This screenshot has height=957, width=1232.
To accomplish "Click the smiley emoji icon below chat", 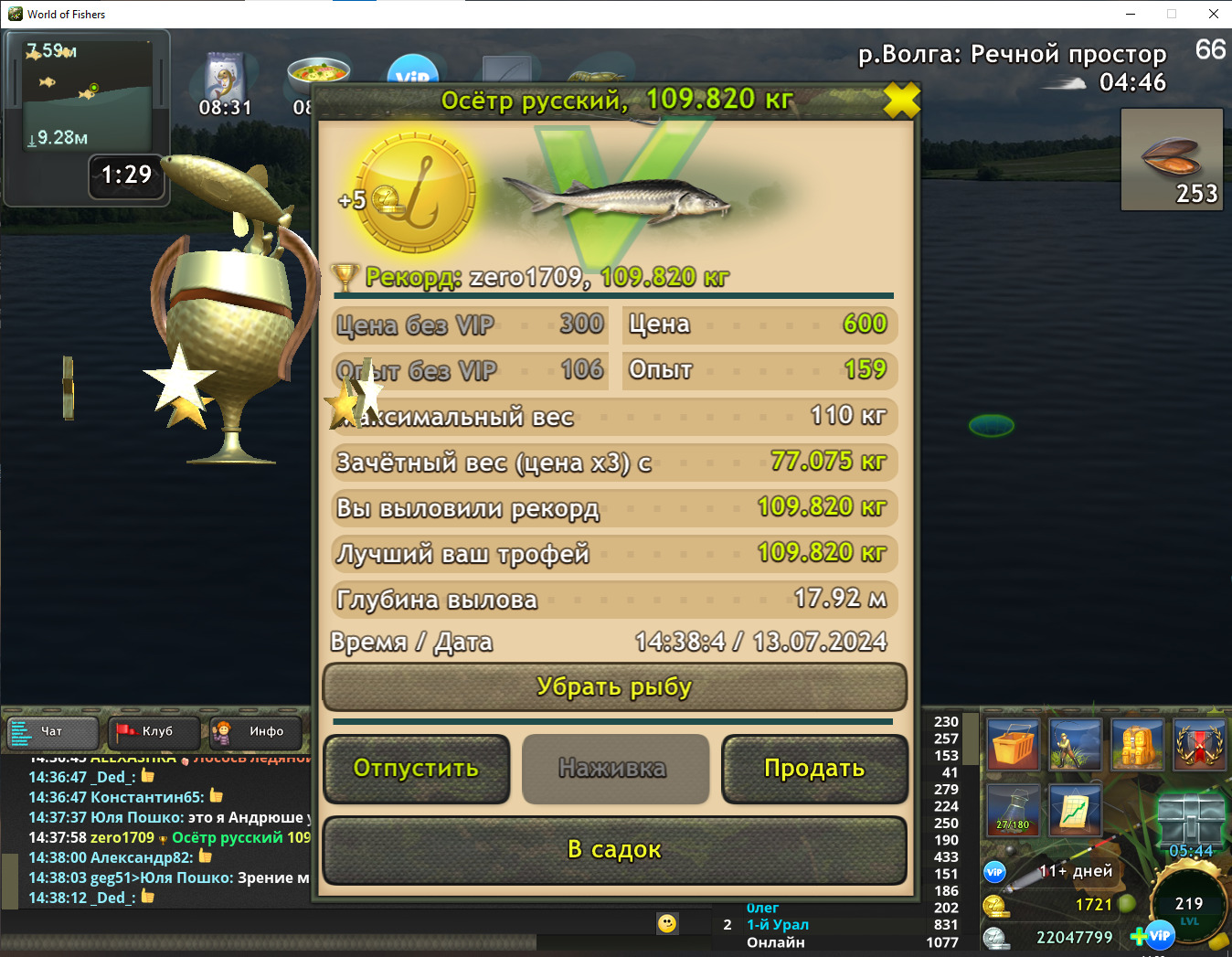I will pyautogui.click(x=666, y=924).
